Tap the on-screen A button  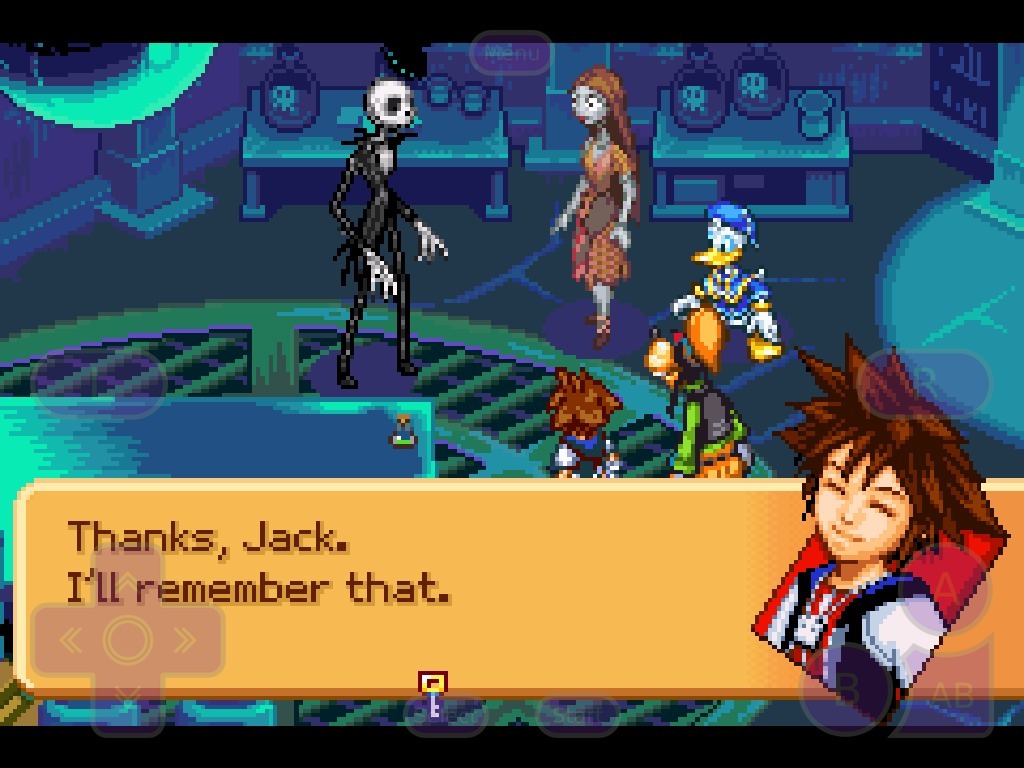pyautogui.click(x=945, y=588)
